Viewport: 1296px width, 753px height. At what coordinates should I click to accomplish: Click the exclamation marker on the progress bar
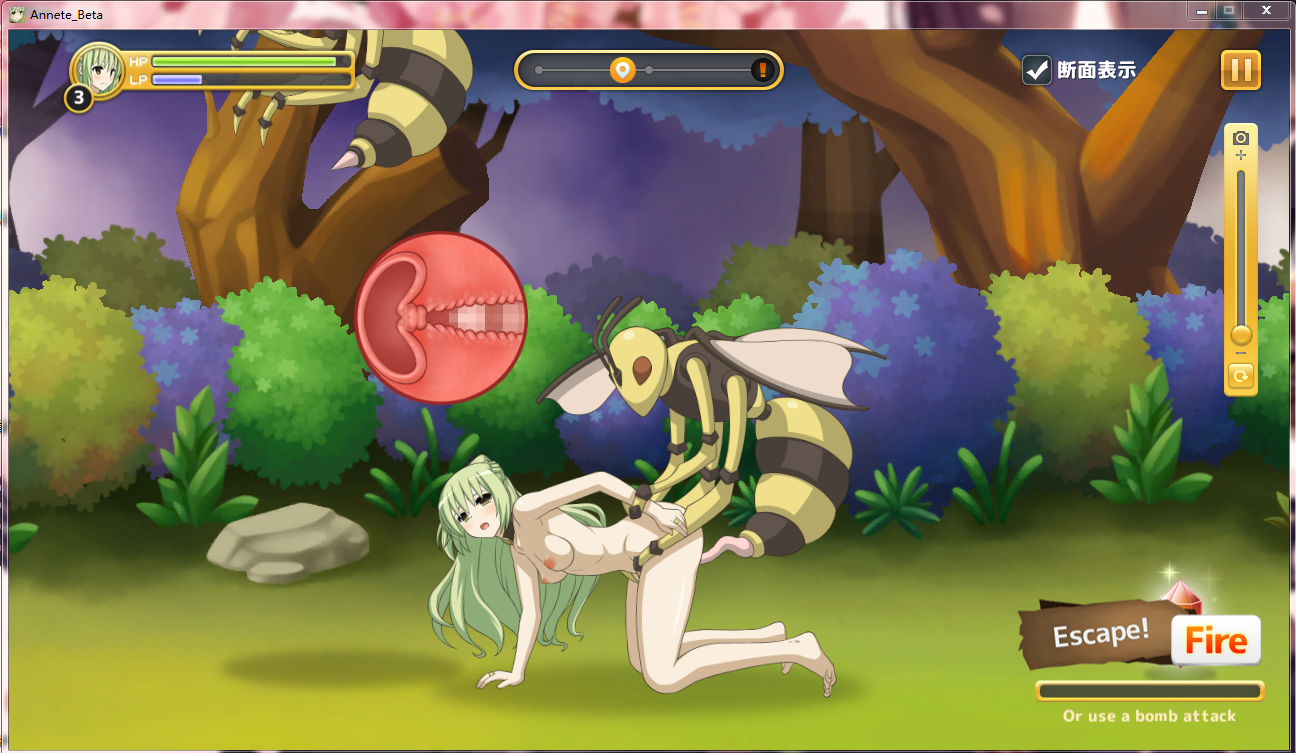(762, 70)
